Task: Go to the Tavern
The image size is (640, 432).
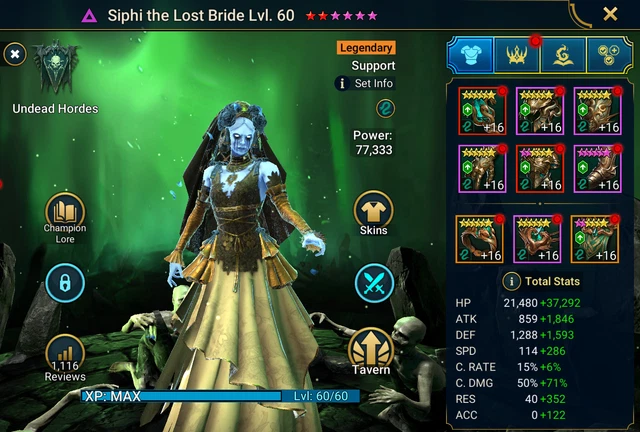Action: click(370, 352)
